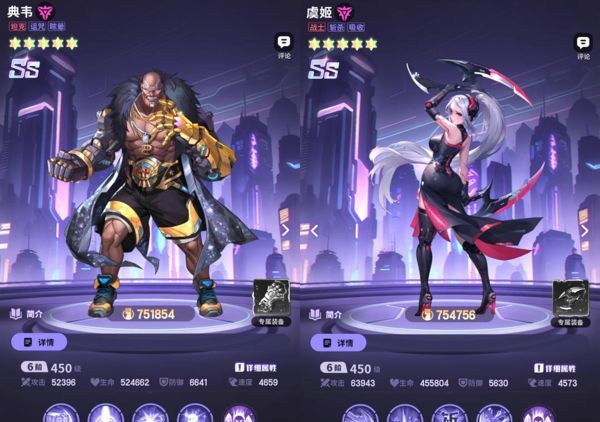Show Dian Wei's 详情 details
This screenshot has width=600, height=422.
[x=38, y=342]
